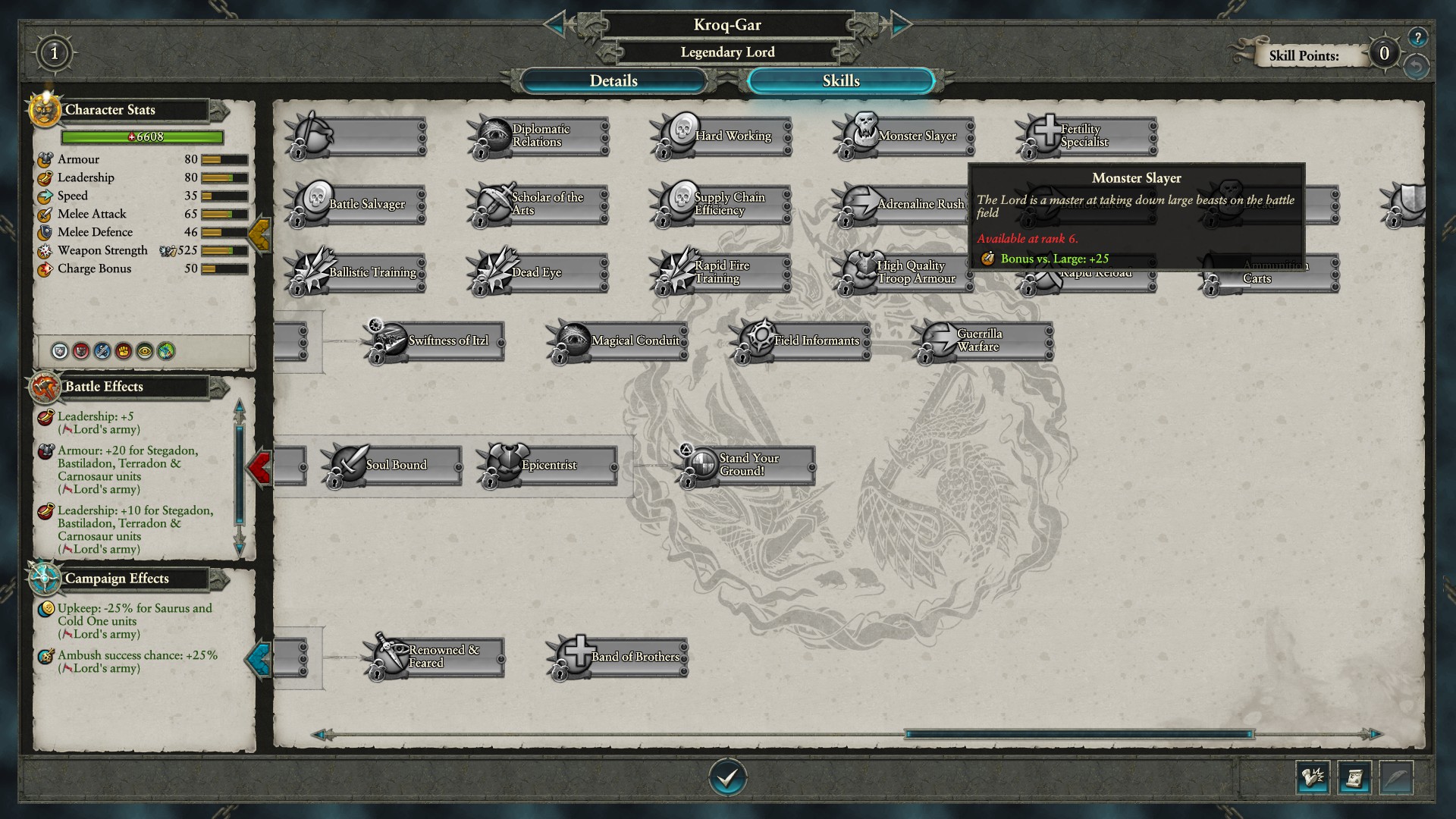Image resolution: width=1456 pixels, height=819 pixels.
Task: Switch to the Details tab
Action: click(613, 81)
